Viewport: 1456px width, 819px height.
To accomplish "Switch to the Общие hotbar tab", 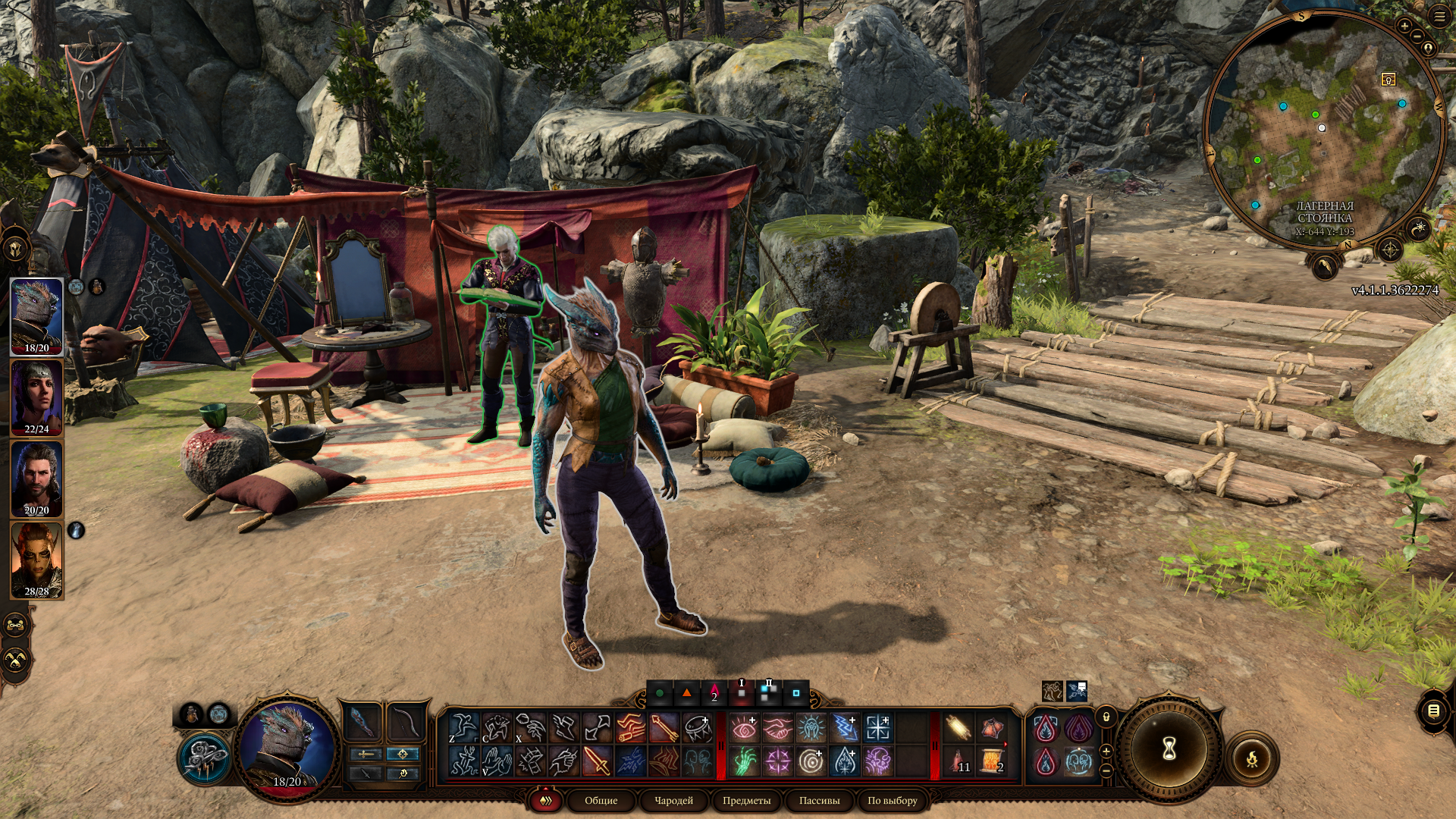I will pos(601,800).
